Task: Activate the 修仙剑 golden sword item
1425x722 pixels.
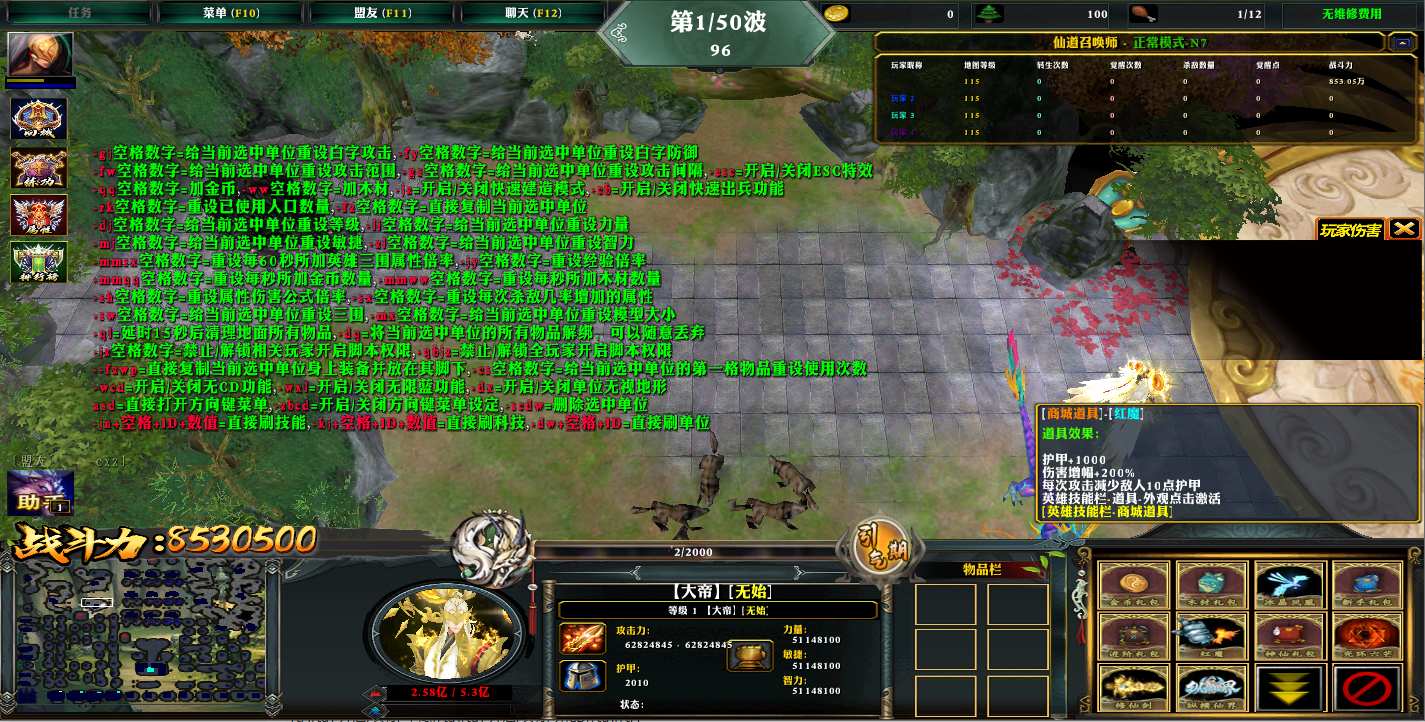Action: 1132,689
